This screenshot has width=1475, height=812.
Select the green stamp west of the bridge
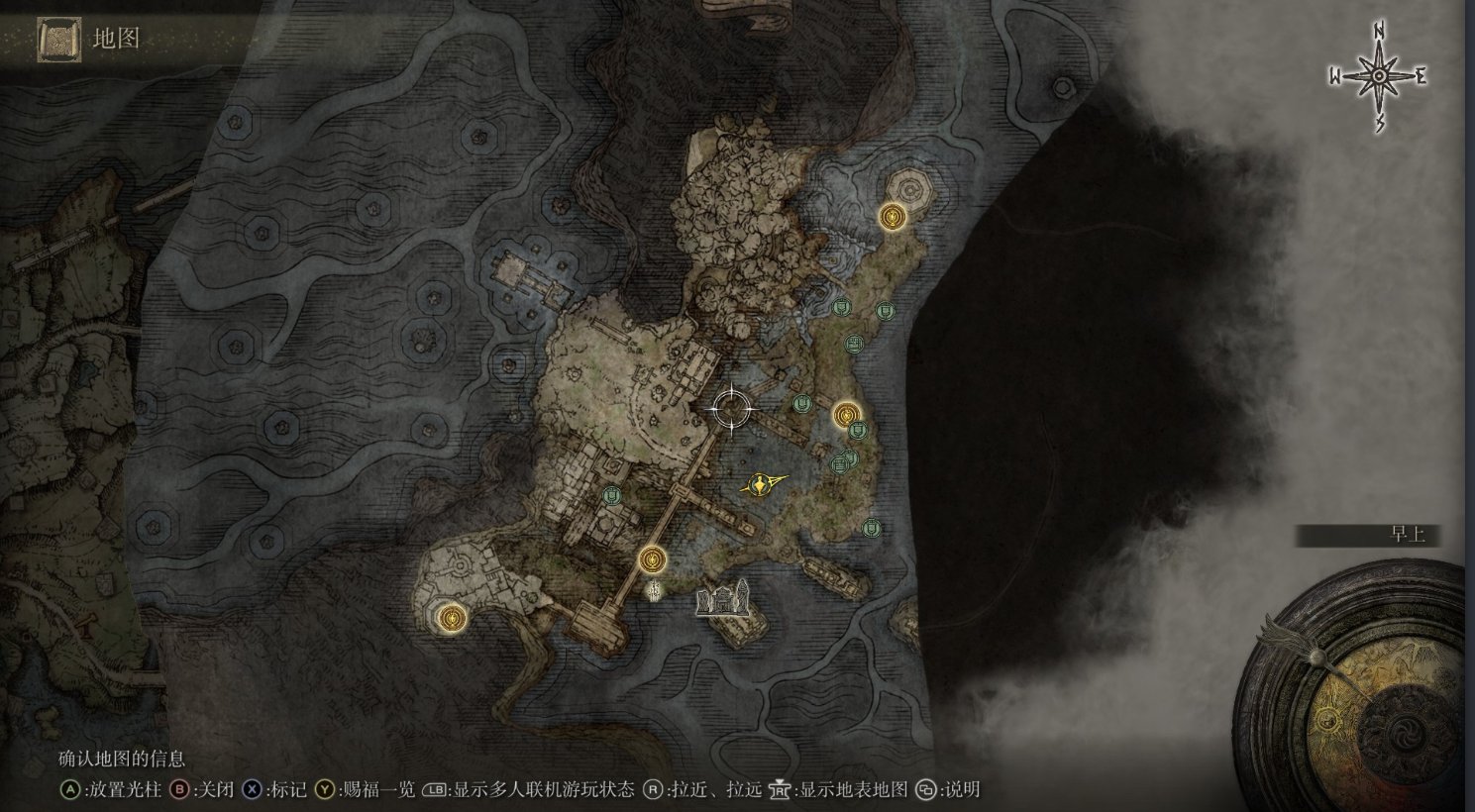click(x=613, y=495)
